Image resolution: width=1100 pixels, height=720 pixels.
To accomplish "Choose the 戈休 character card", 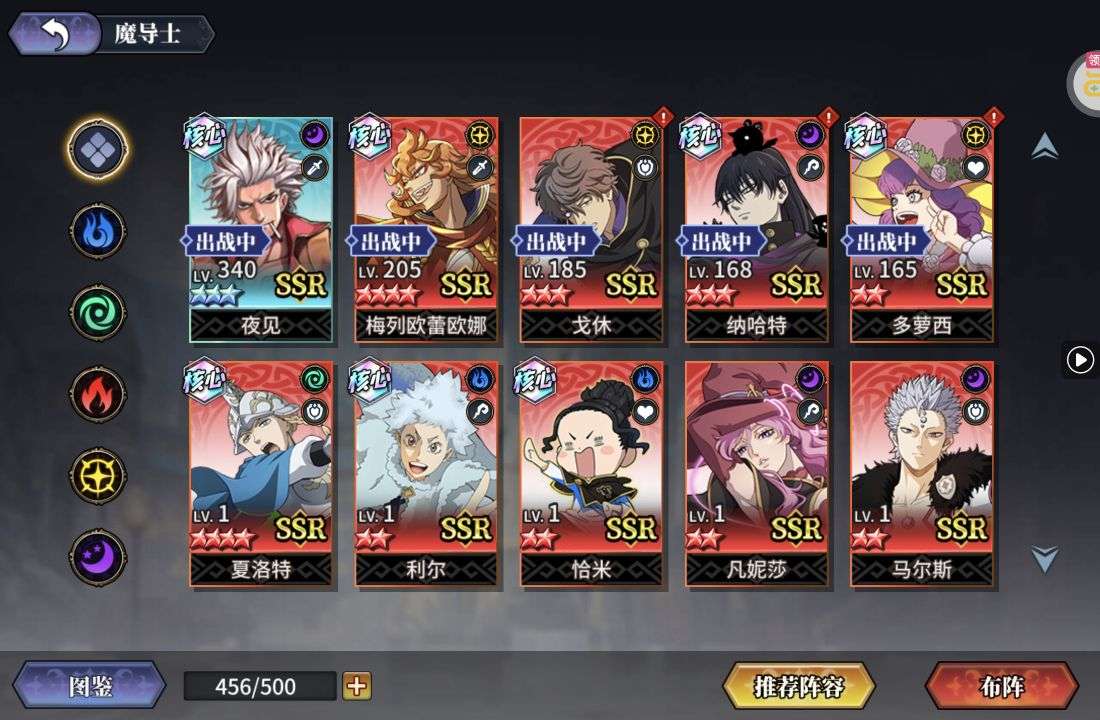I will pyautogui.click(x=592, y=229).
